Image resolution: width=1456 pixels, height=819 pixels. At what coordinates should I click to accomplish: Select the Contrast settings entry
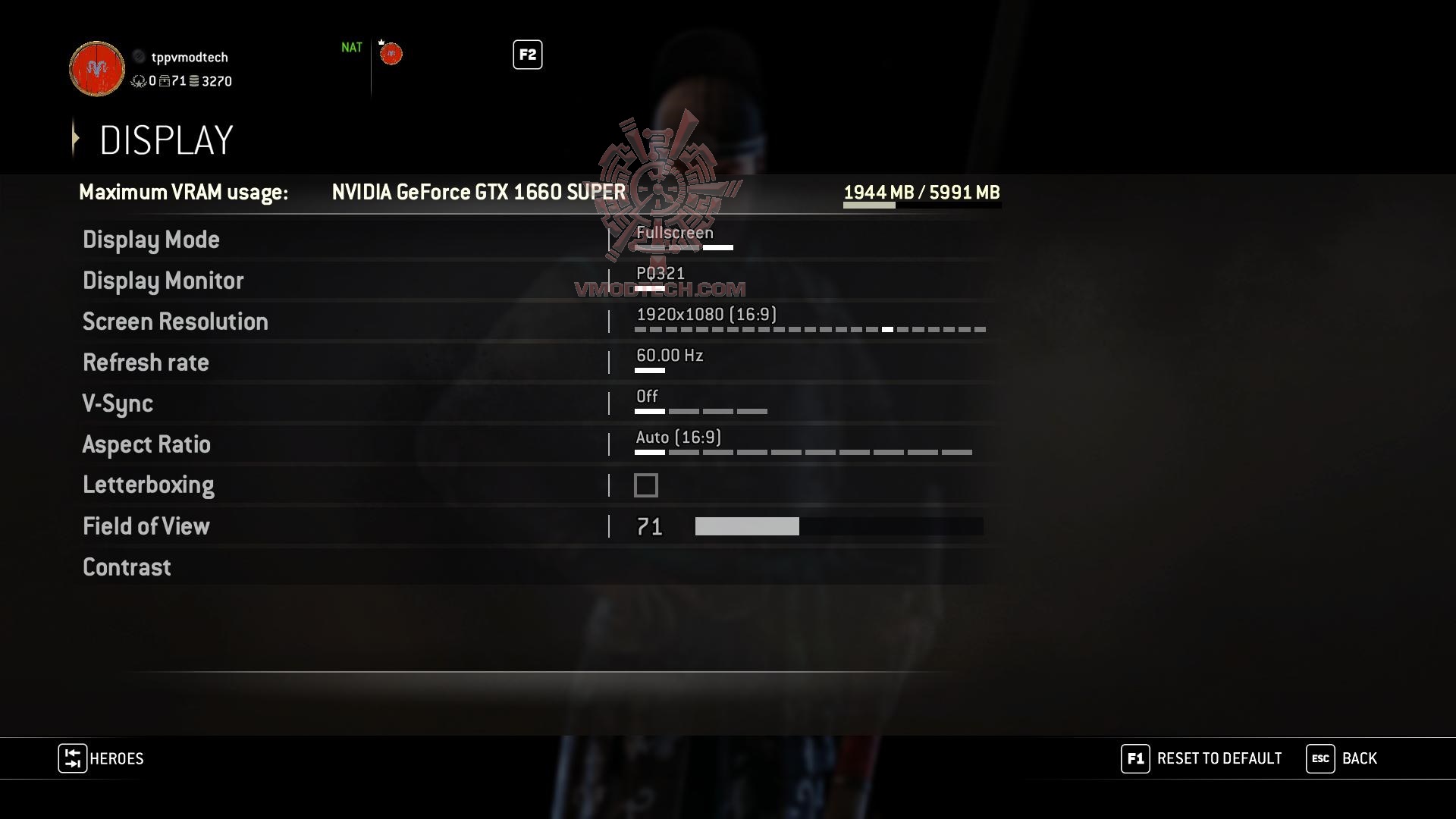[127, 566]
